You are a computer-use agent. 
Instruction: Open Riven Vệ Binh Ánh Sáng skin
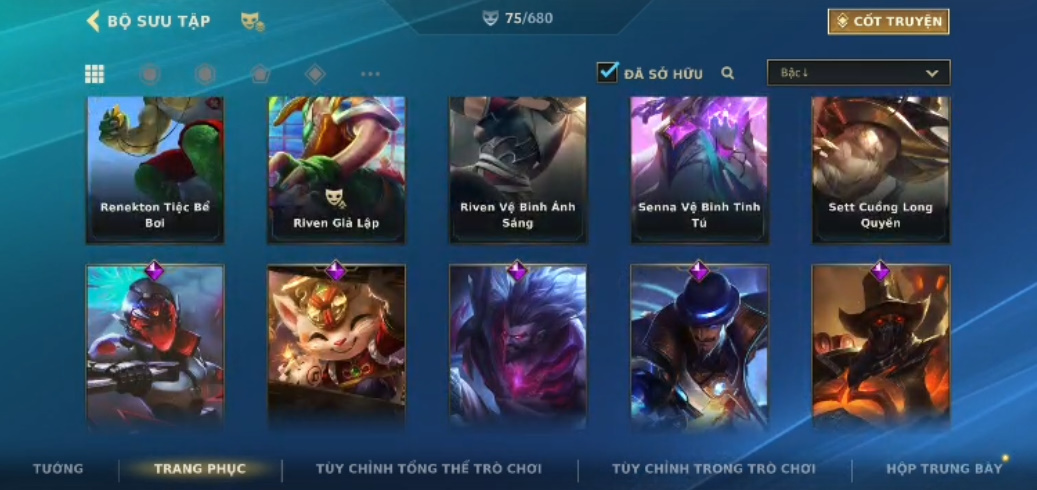tap(517, 169)
